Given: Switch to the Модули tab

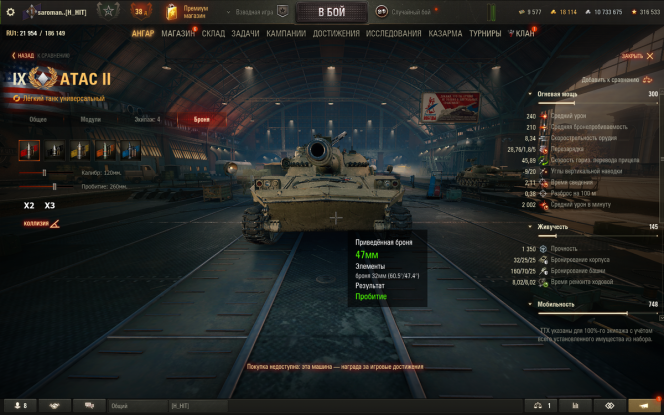Looking at the screenshot, I should coord(91,119).
